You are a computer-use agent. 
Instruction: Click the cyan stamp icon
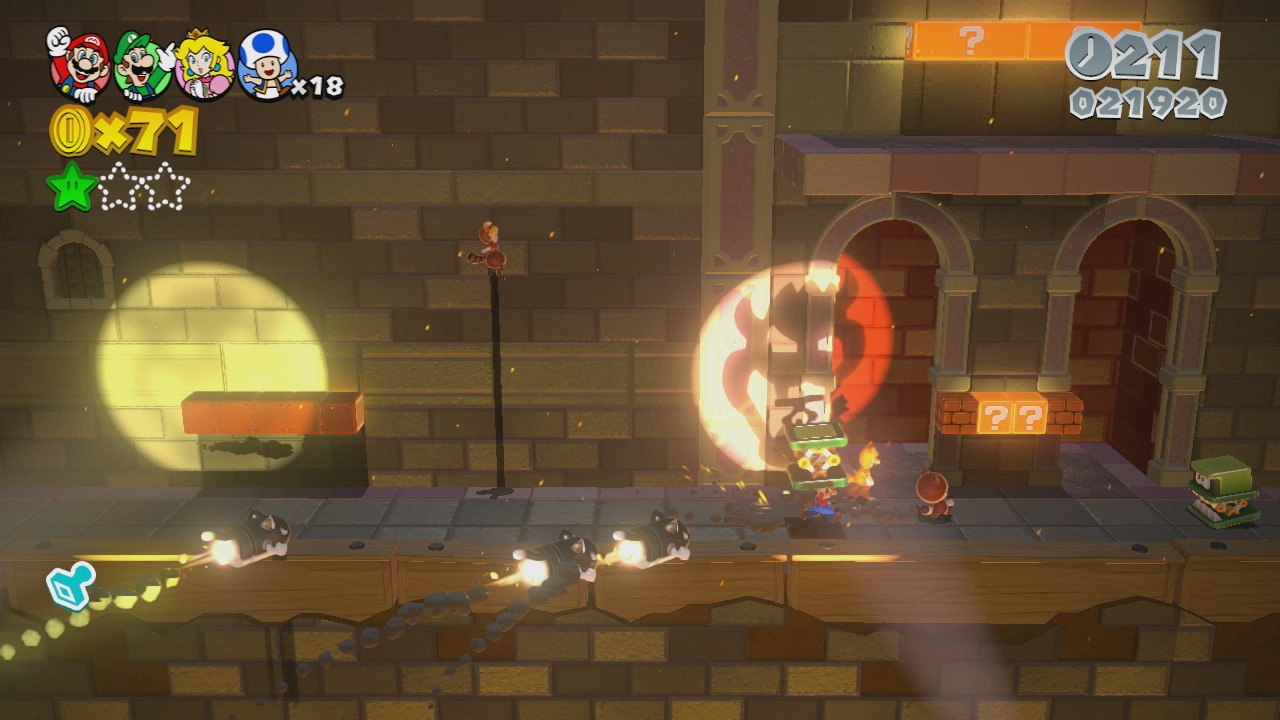click(71, 585)
